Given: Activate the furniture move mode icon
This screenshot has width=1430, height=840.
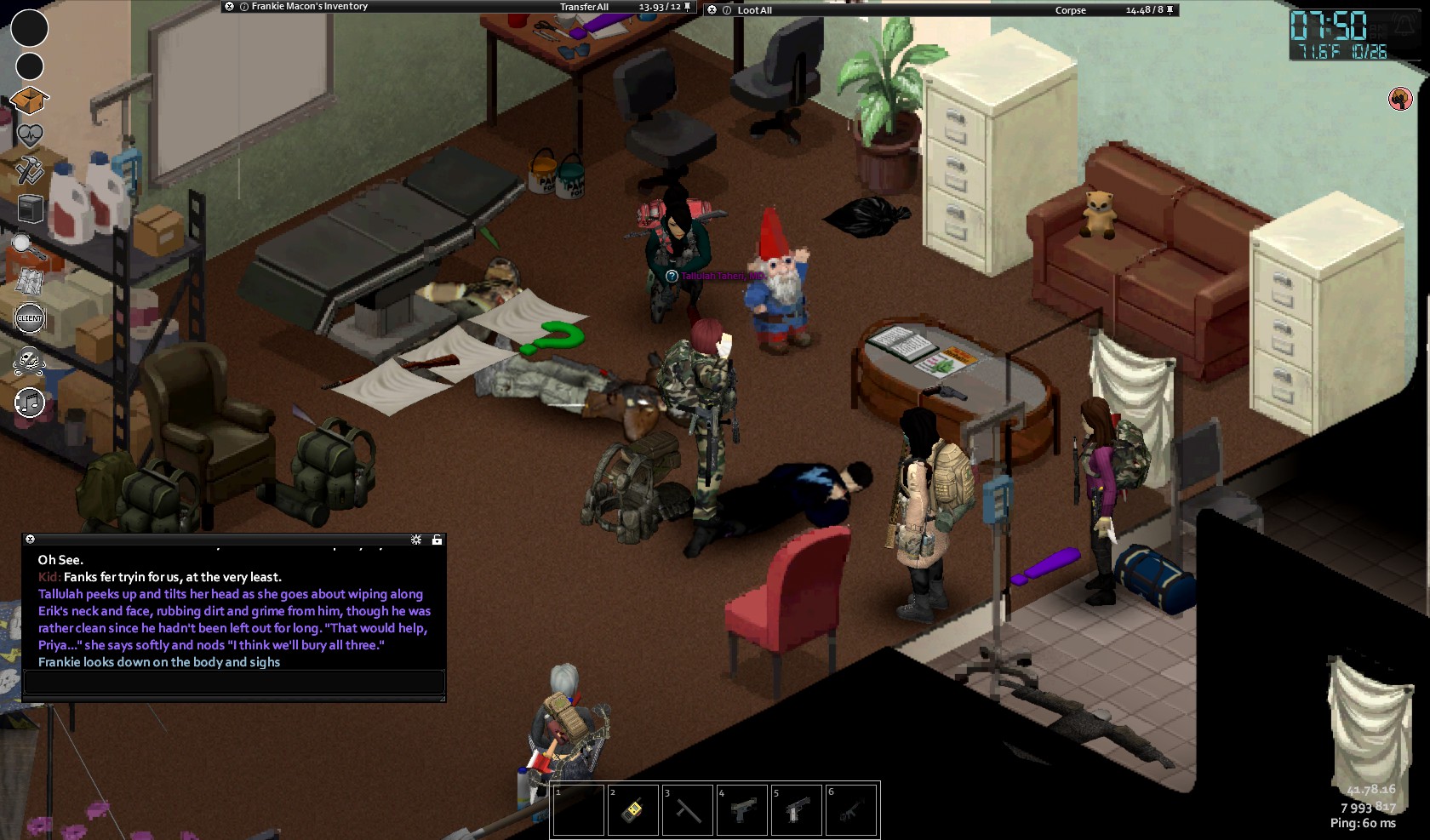Looking at the screenshot, I should coord(30,209).
